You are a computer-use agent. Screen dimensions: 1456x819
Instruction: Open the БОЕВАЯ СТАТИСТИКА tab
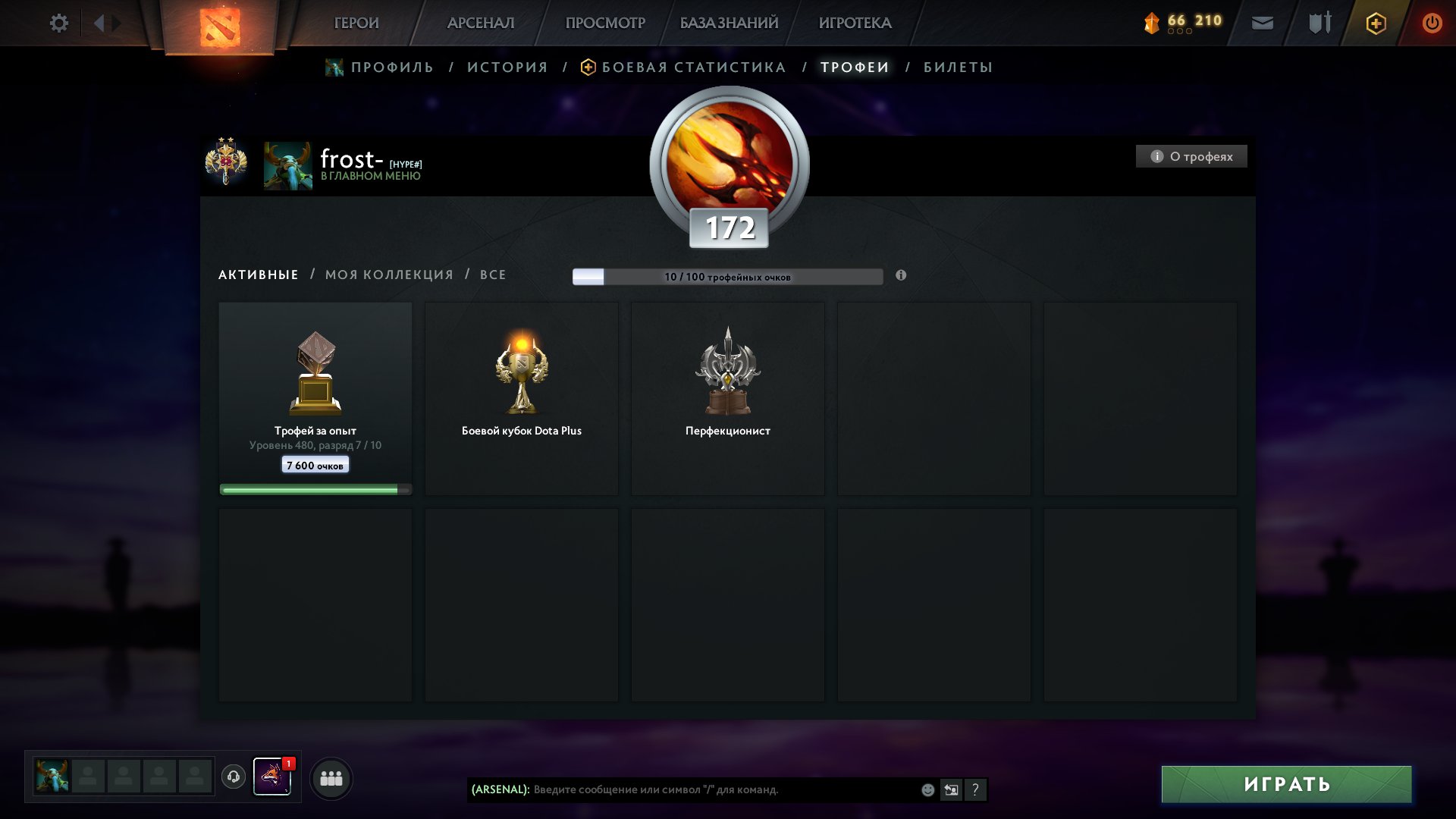coord(693,67)
